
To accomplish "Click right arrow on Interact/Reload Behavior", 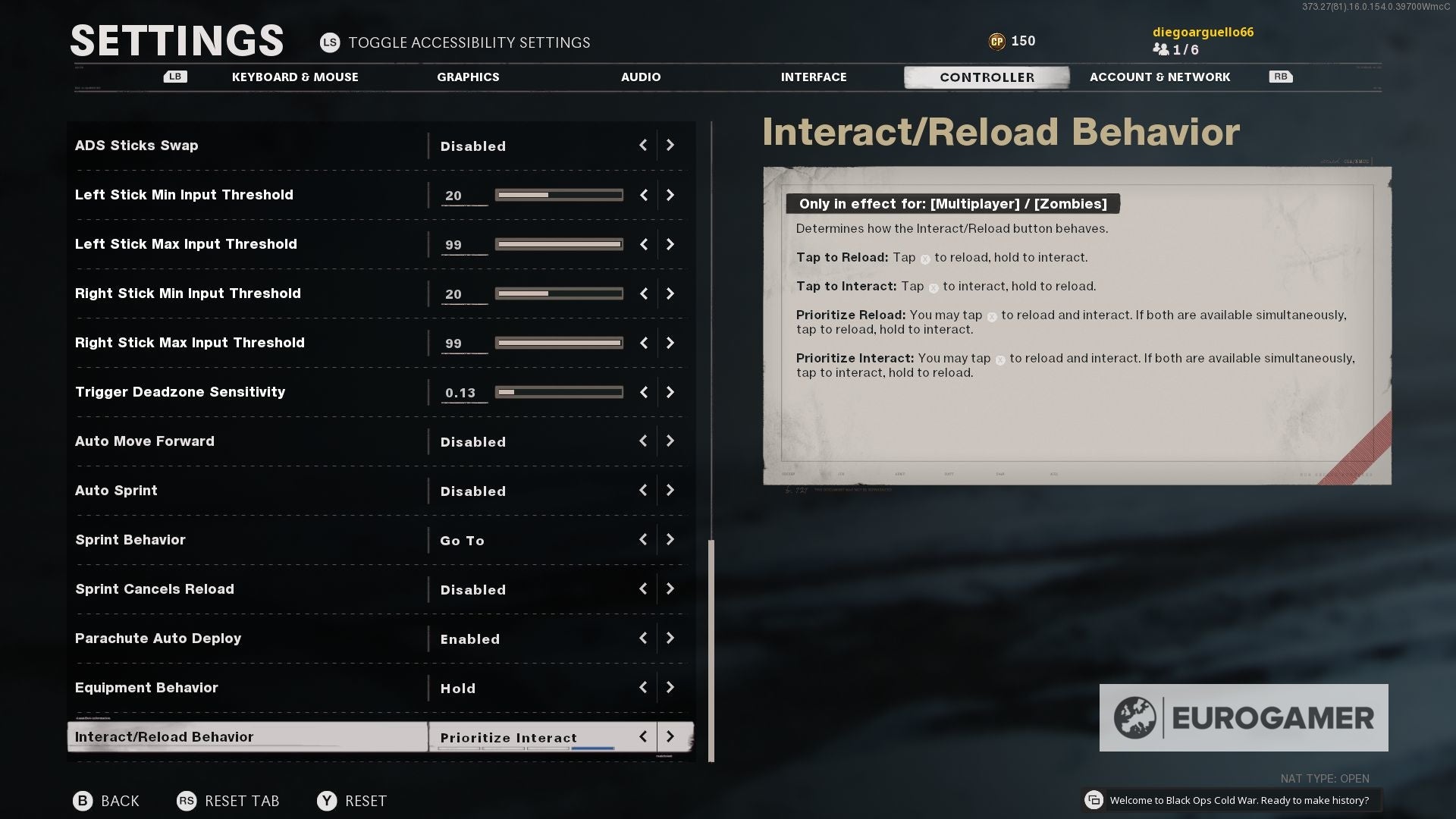I will [x=670, y=736].
